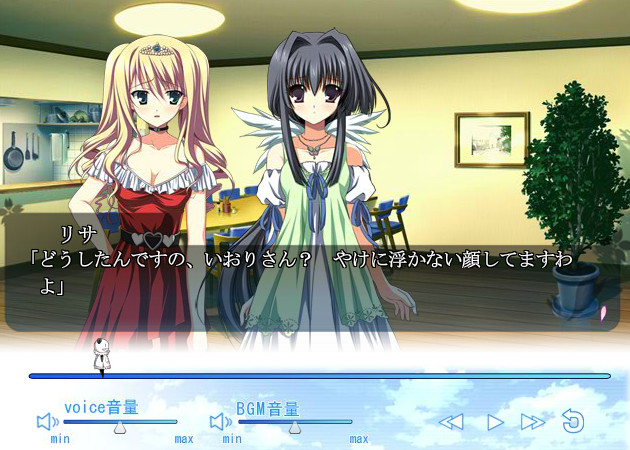The height and width of the screenshot is (450, 630).
Task: Toggle the BGM volume speaker icon
Action: click(219, 422)
